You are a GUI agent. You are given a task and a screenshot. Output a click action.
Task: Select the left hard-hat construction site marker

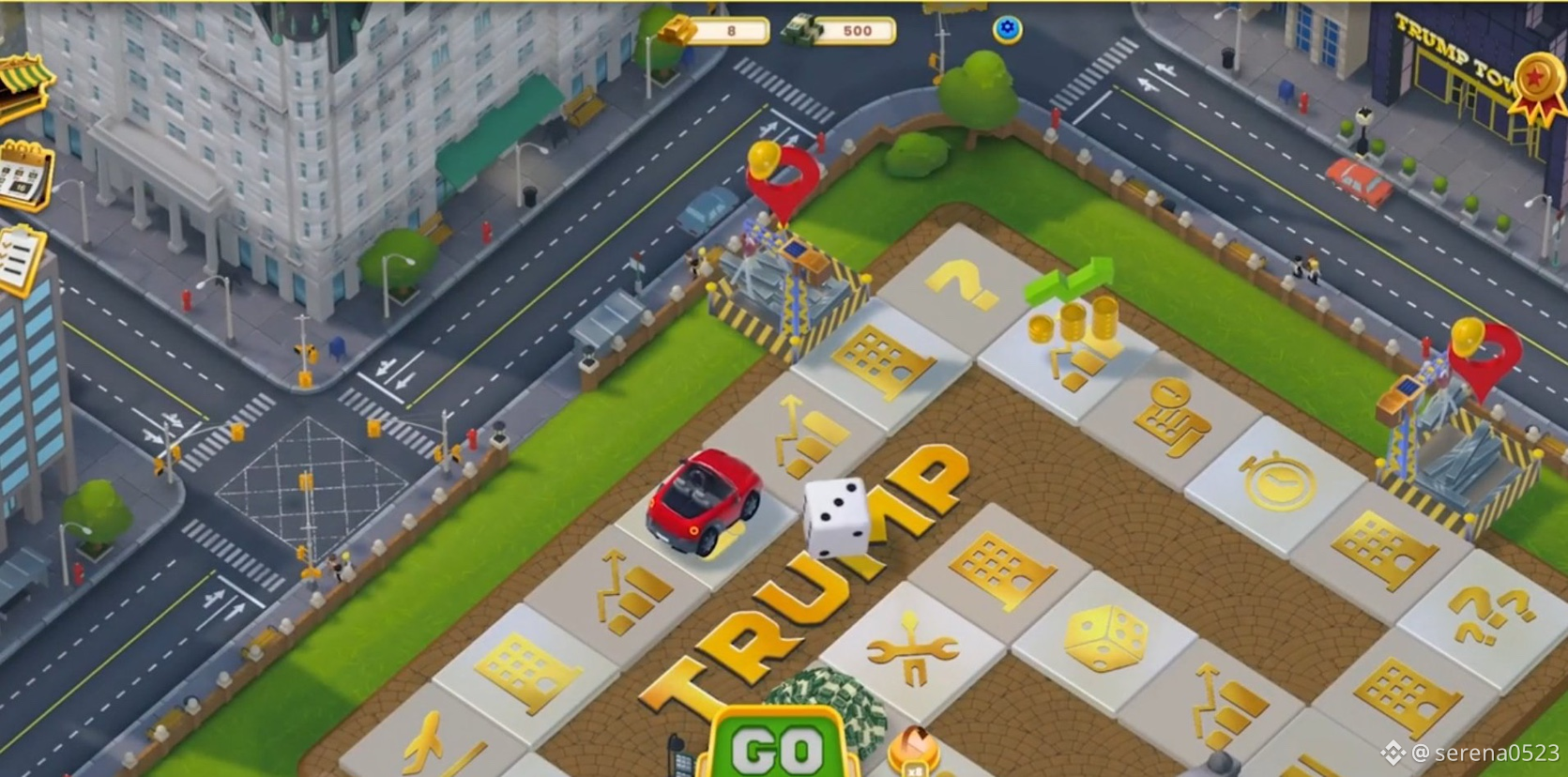(x=782, y=173)
